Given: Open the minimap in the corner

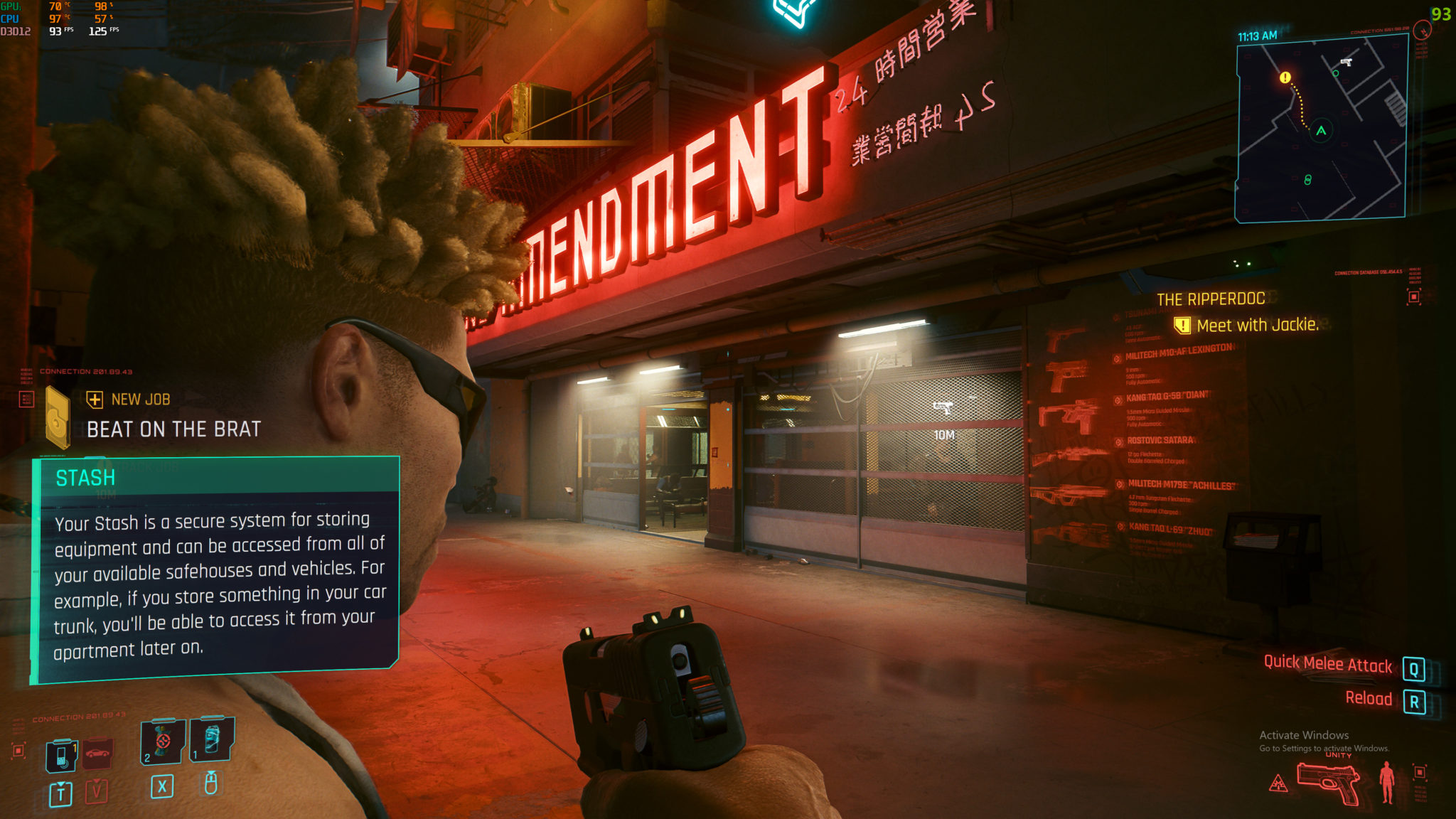Looking at the screenshot, I should pos(1322,128).
